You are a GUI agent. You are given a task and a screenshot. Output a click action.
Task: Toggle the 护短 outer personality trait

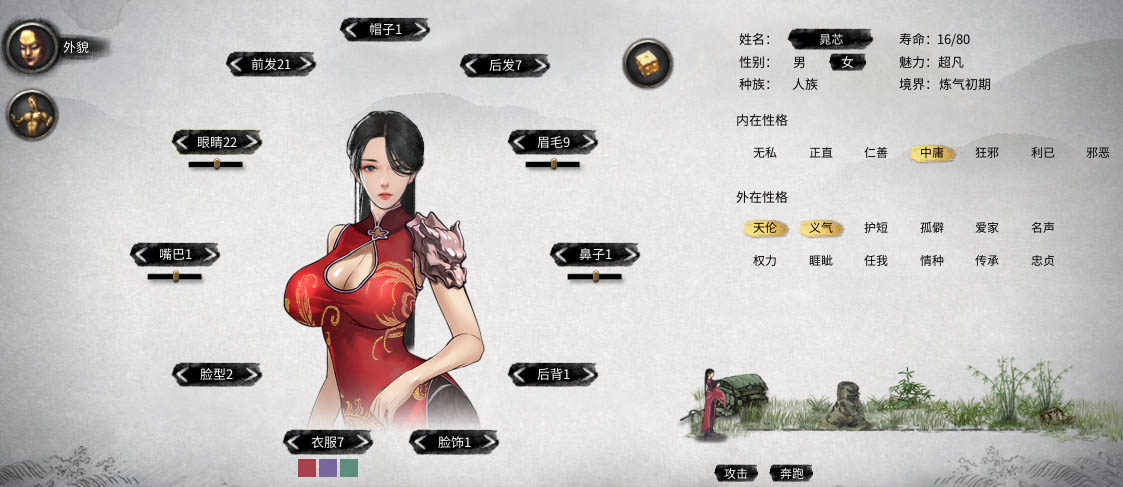(x=876, y=228)
